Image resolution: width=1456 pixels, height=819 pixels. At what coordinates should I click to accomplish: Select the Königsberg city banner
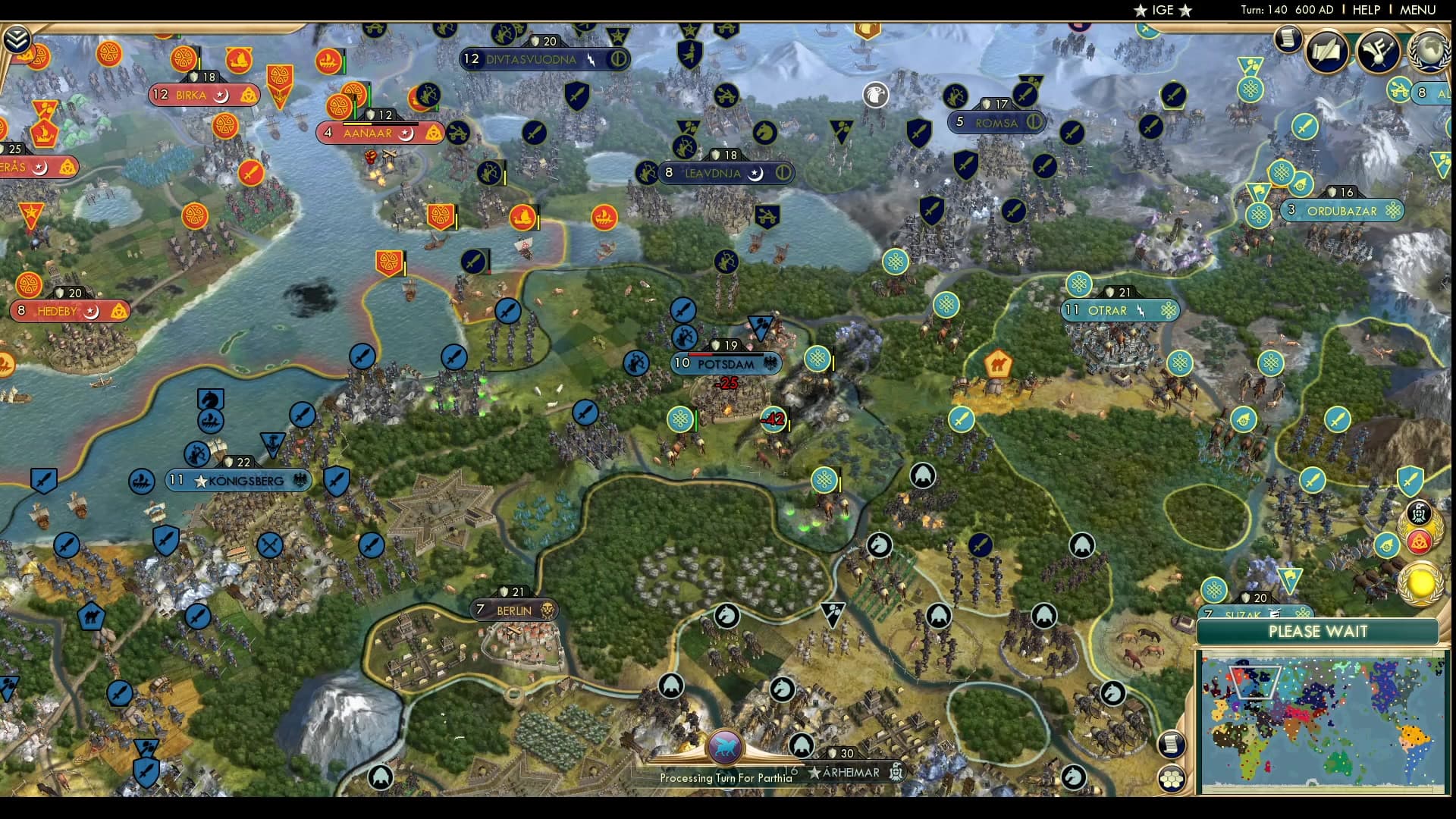241,479
